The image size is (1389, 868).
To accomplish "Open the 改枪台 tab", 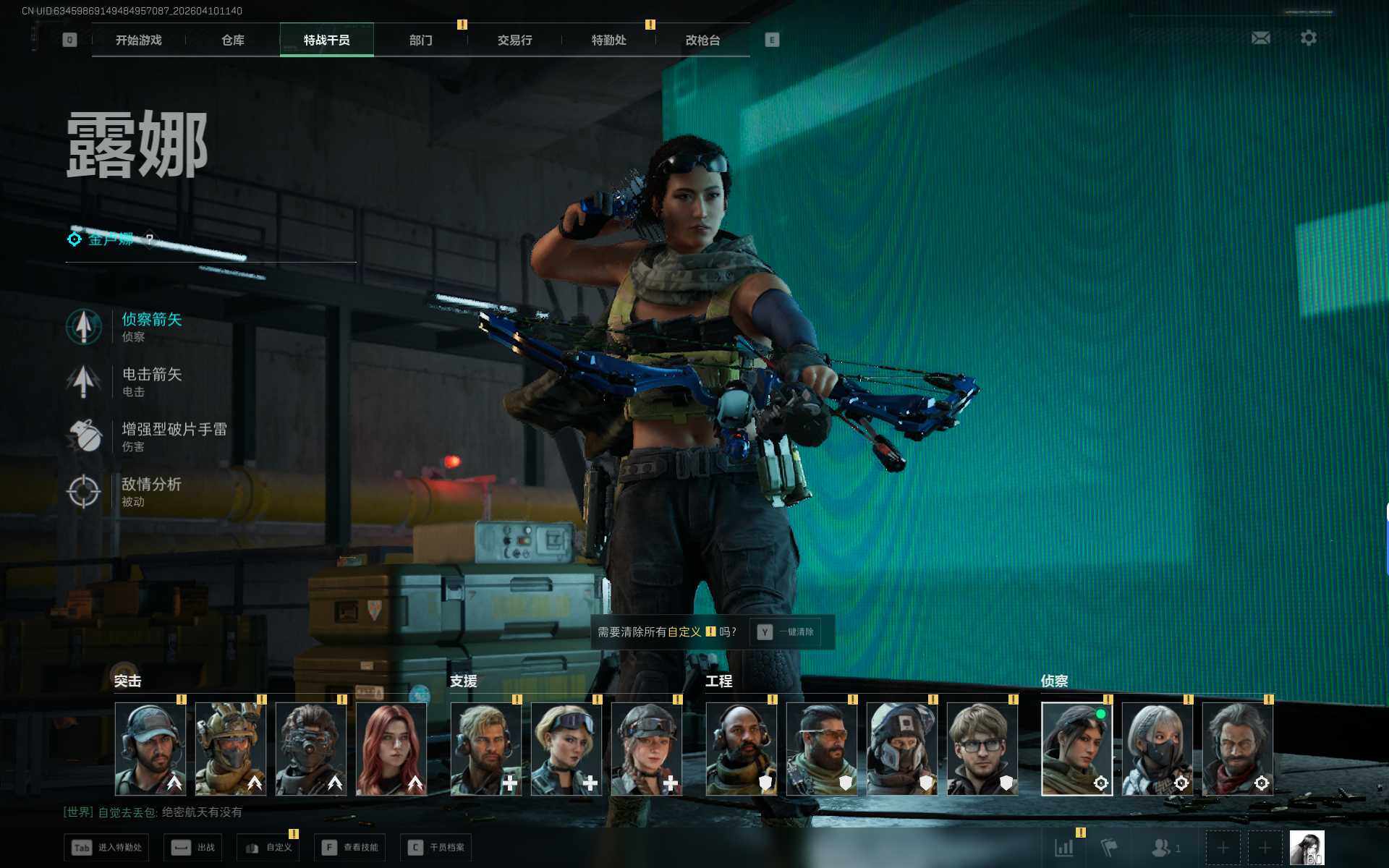I will (702, 41).
